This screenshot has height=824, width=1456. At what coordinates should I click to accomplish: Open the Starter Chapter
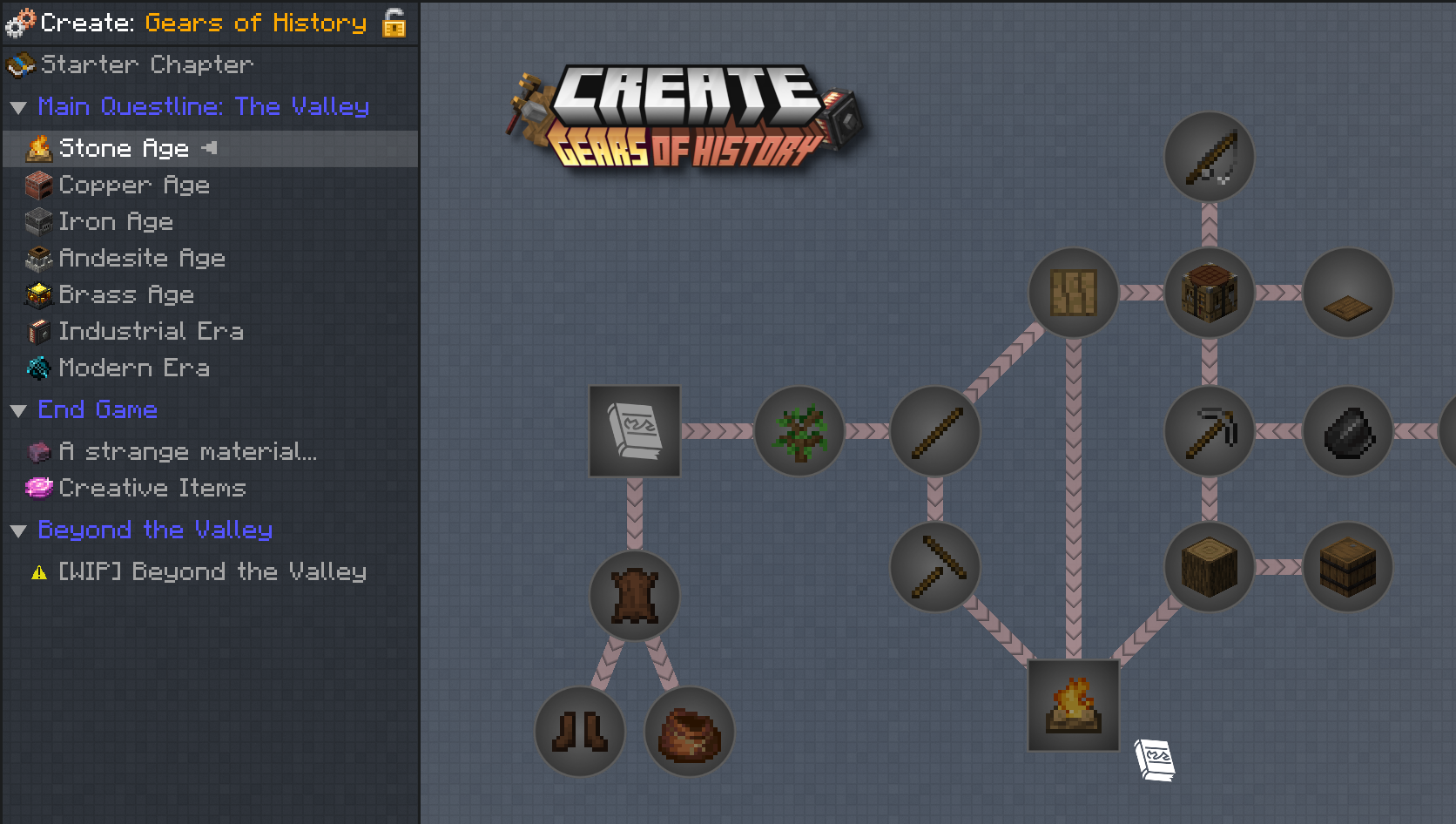click(x=148, y=64)
